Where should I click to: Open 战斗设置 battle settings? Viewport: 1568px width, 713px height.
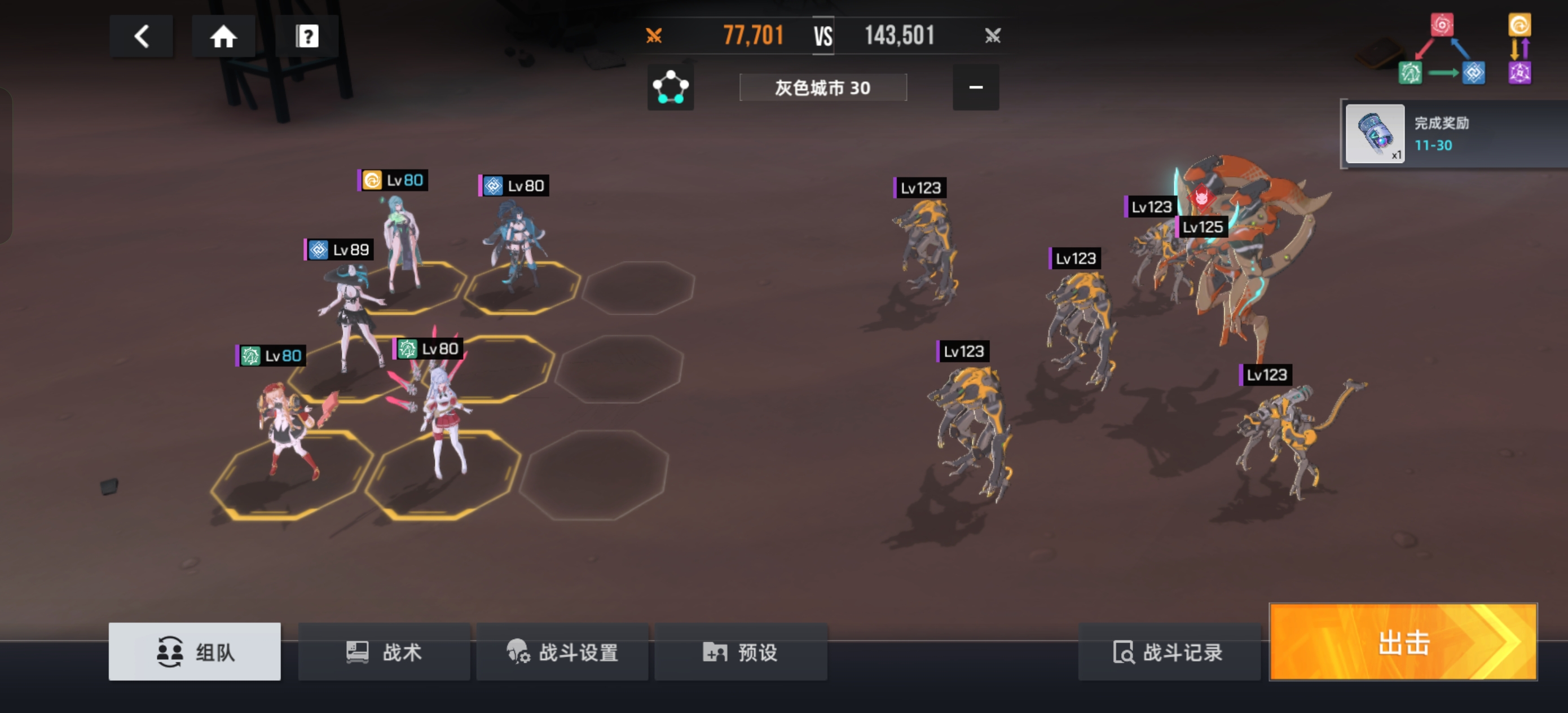tap(562, 652)
